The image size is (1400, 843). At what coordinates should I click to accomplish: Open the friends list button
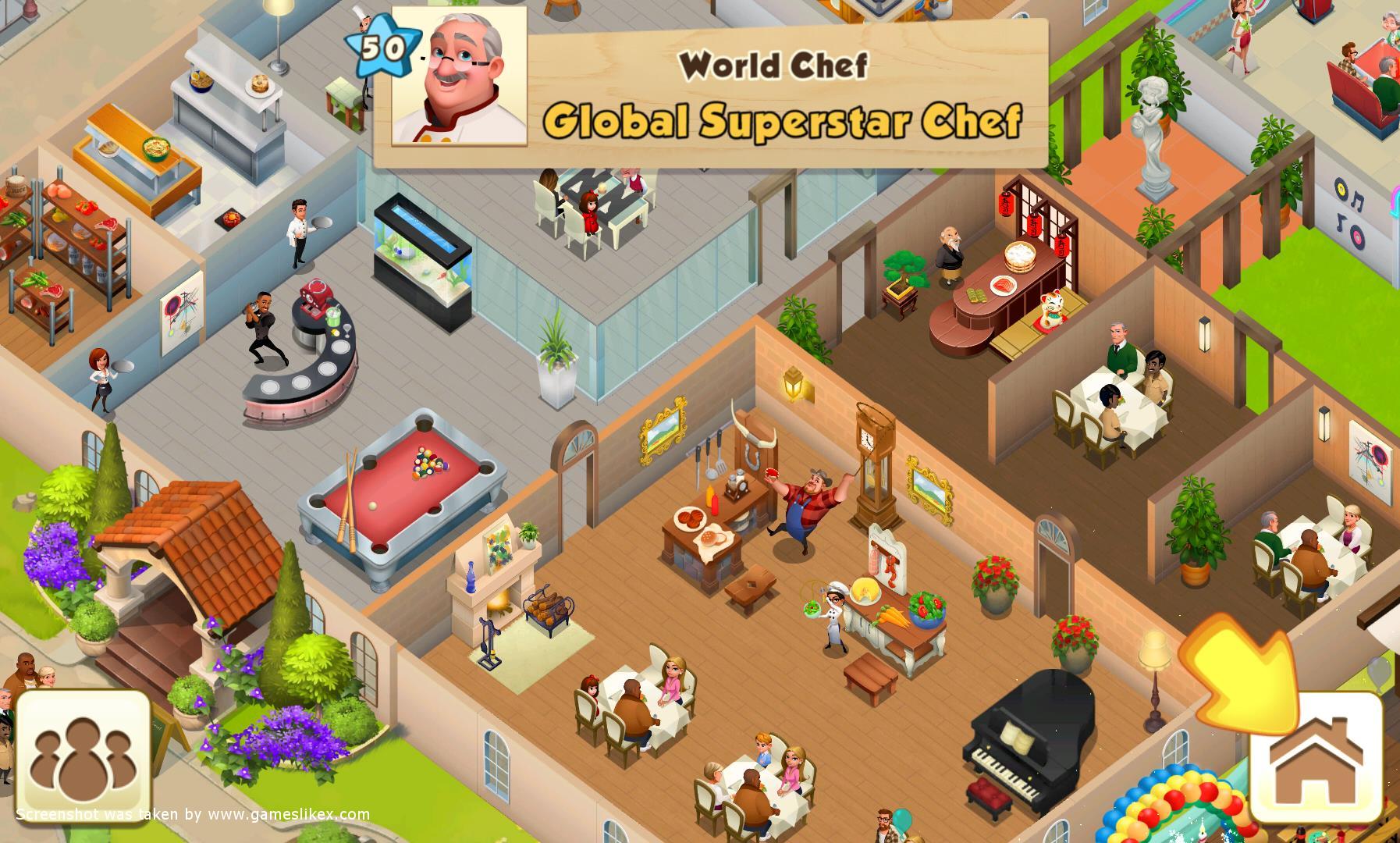point(83,757)
